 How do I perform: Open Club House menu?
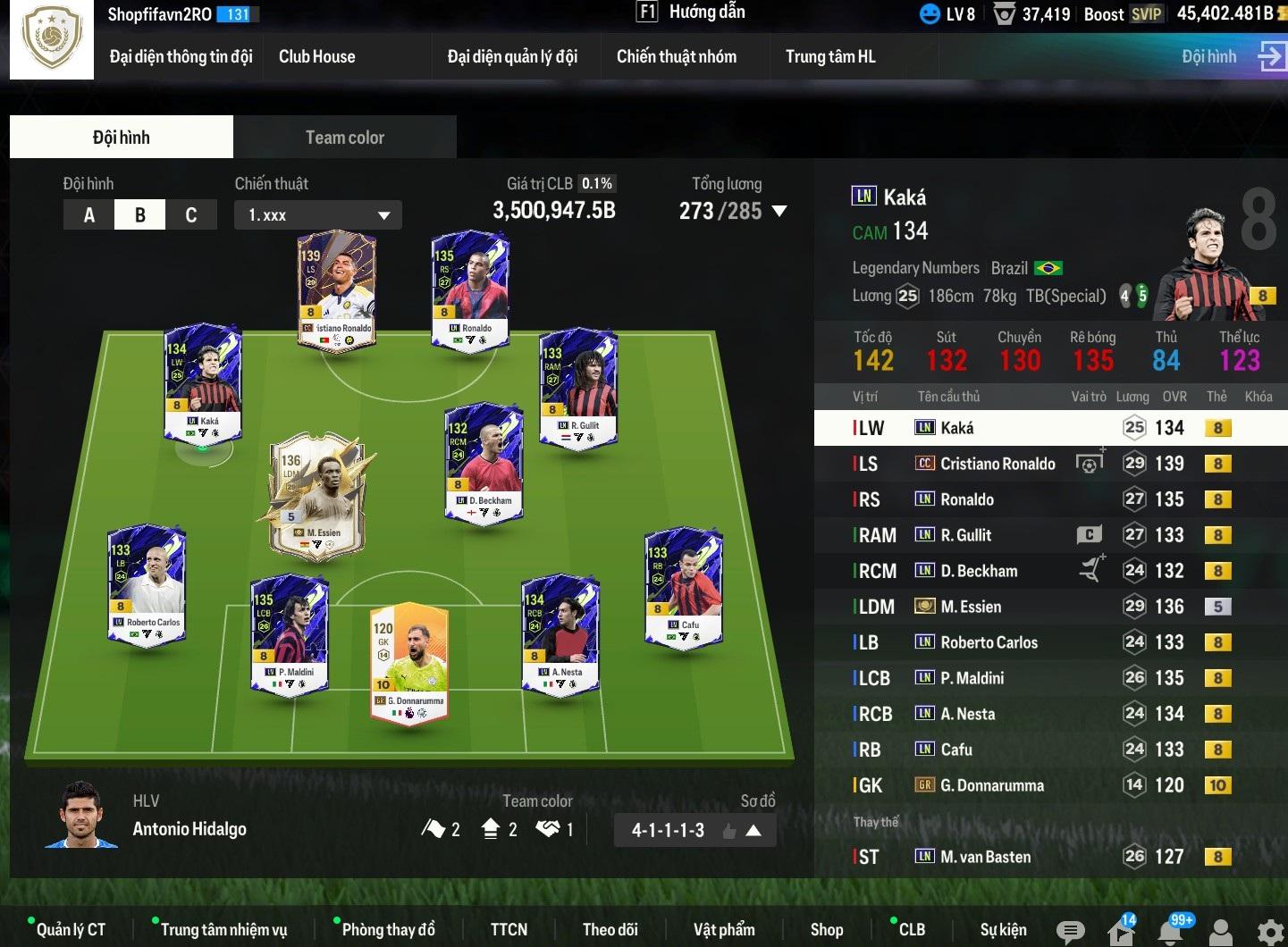[x=316, y=57]
